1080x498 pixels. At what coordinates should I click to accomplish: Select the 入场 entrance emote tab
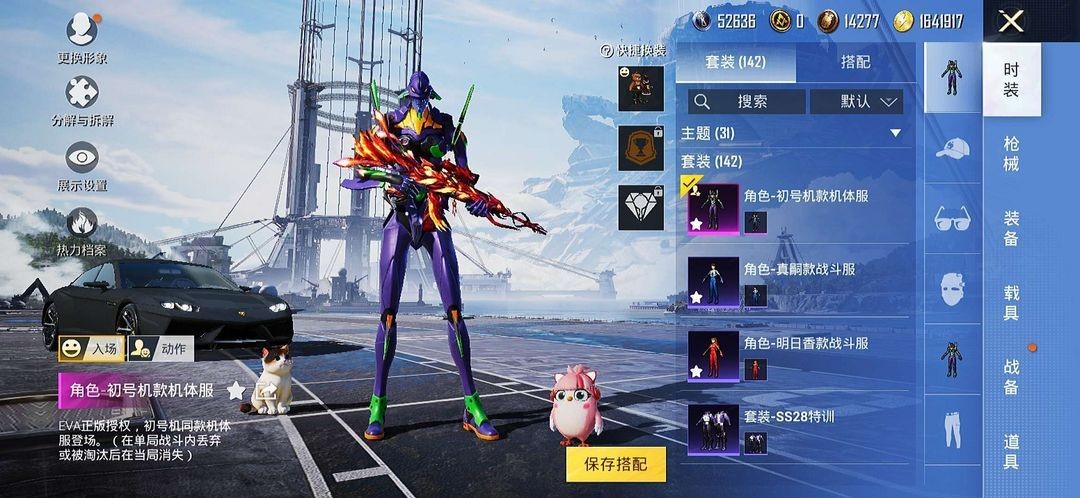[91, 348]
